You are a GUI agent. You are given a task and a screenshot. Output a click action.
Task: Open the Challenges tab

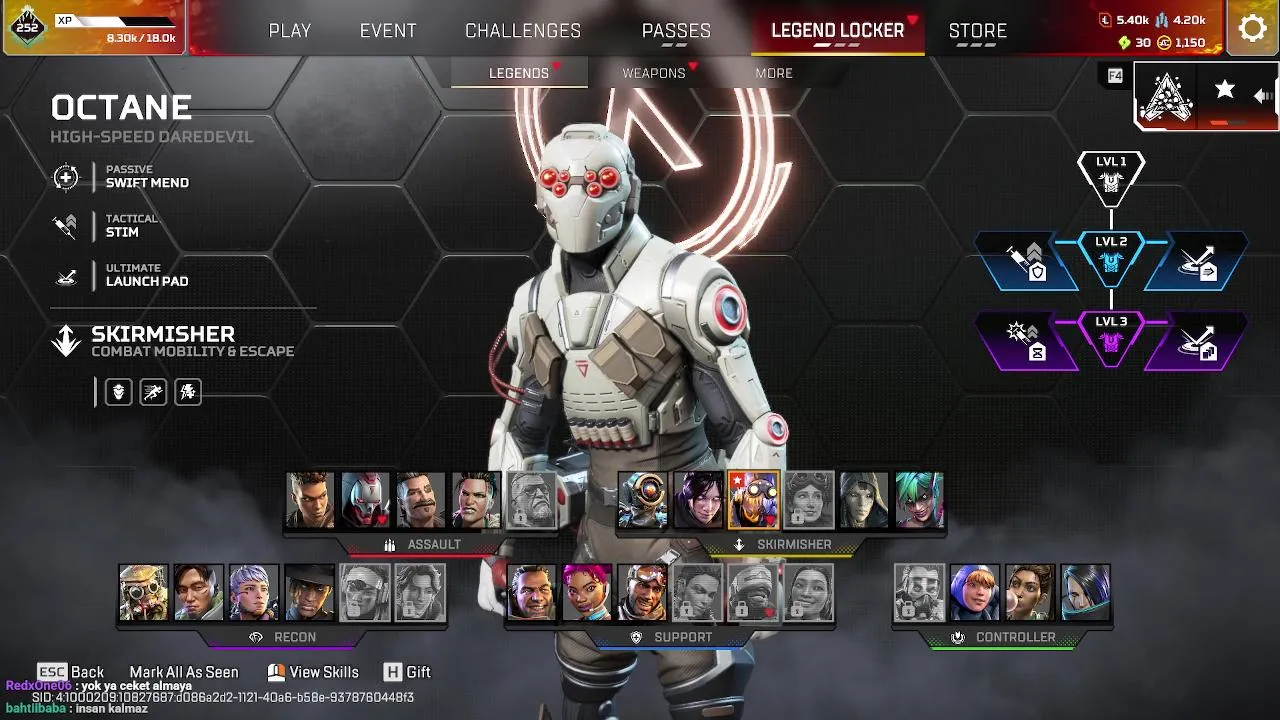(523, 31)
